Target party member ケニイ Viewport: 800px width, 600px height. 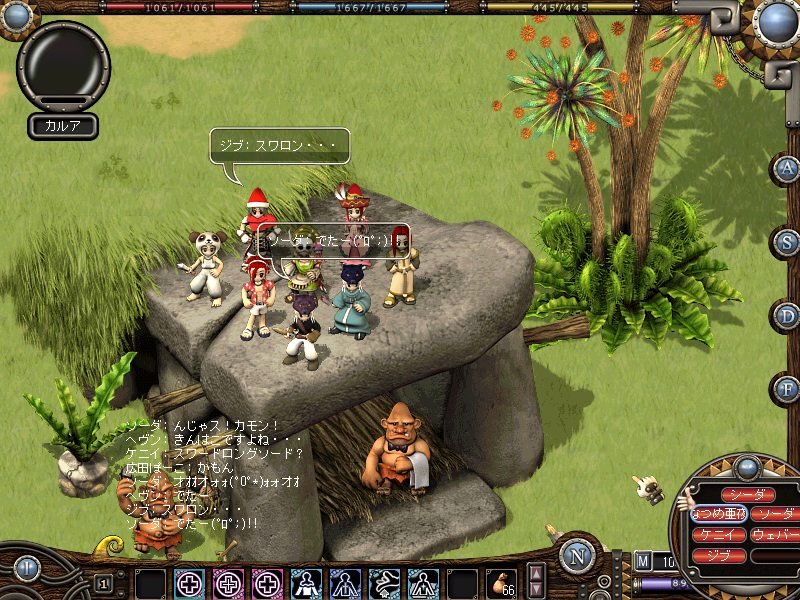click(718, 534)
